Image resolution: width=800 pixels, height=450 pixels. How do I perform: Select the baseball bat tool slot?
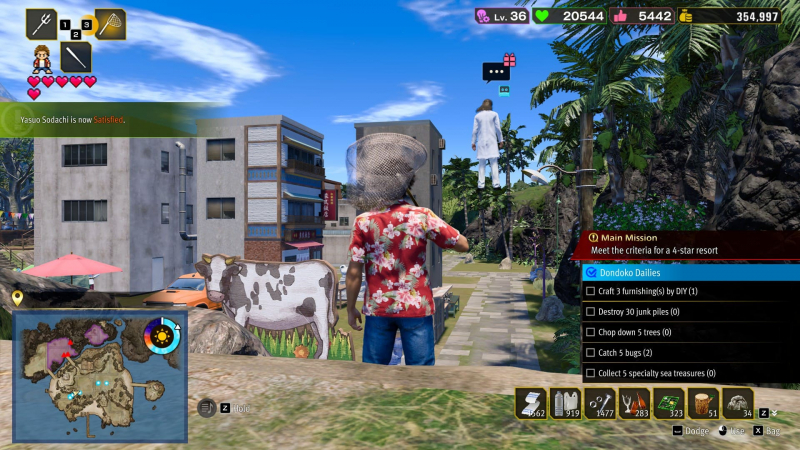(75, 56)
